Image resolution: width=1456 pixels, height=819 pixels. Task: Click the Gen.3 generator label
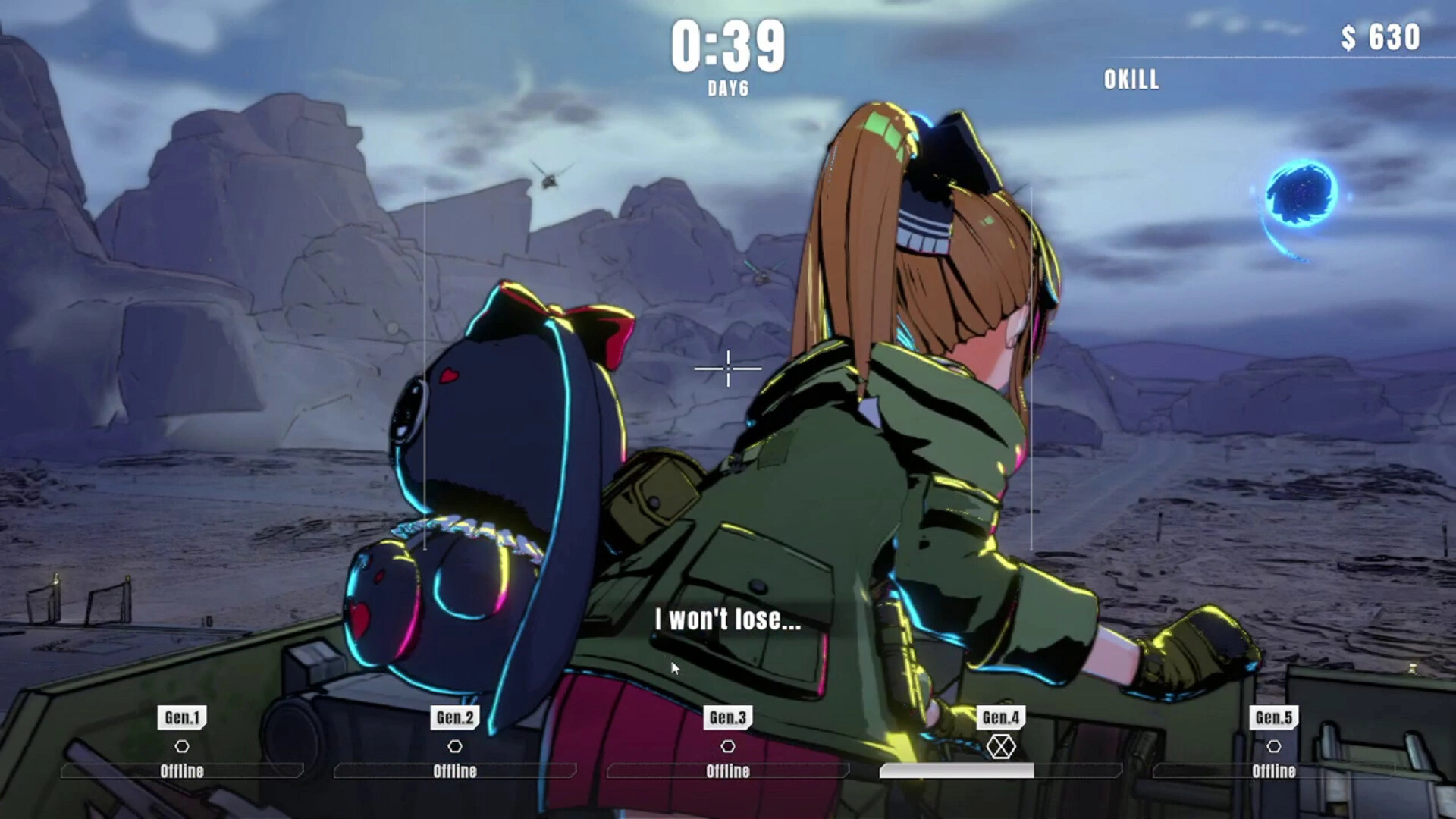(x=728, y=717)
